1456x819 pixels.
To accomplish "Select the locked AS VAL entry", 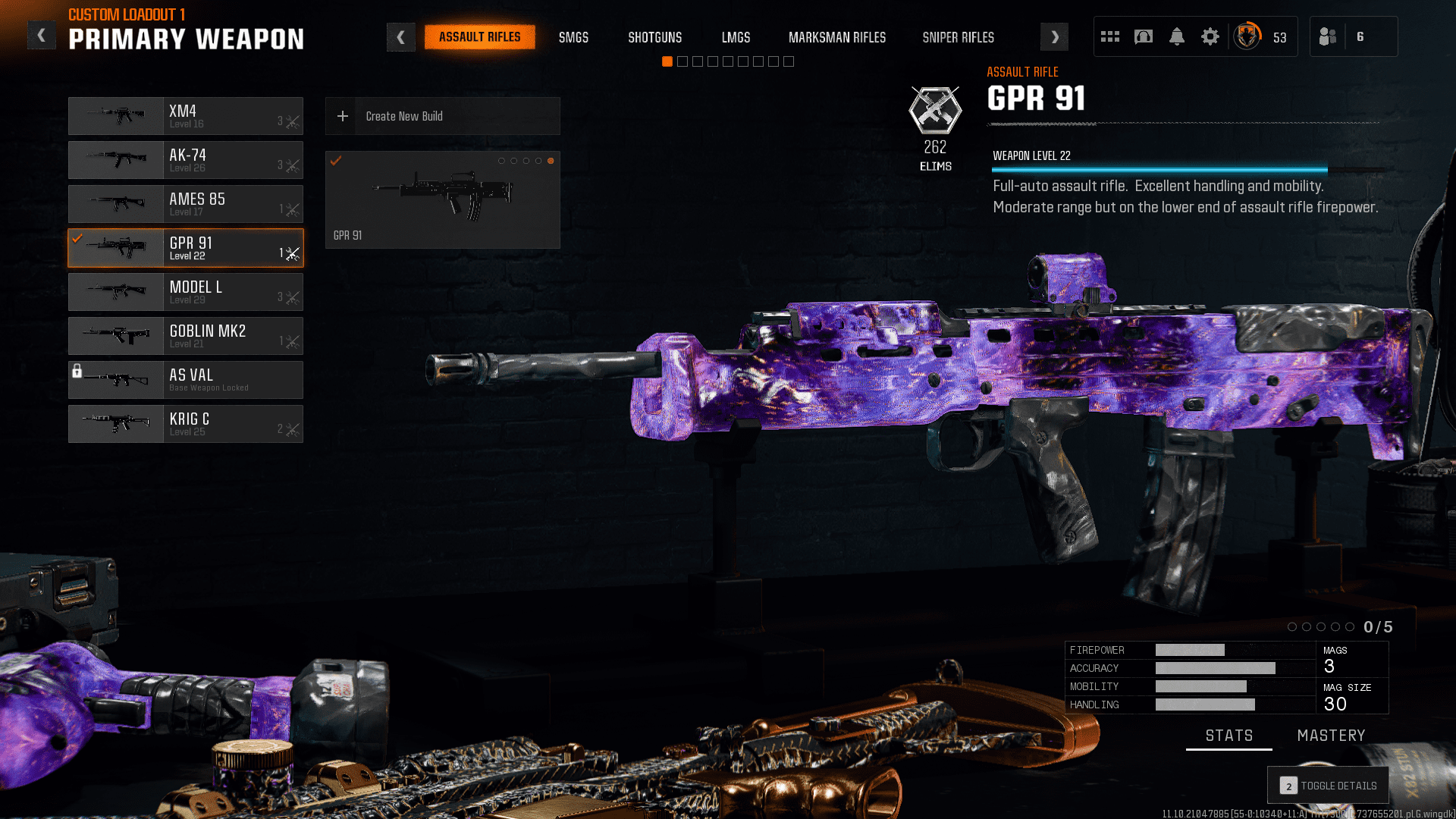I will coord(186,380).
